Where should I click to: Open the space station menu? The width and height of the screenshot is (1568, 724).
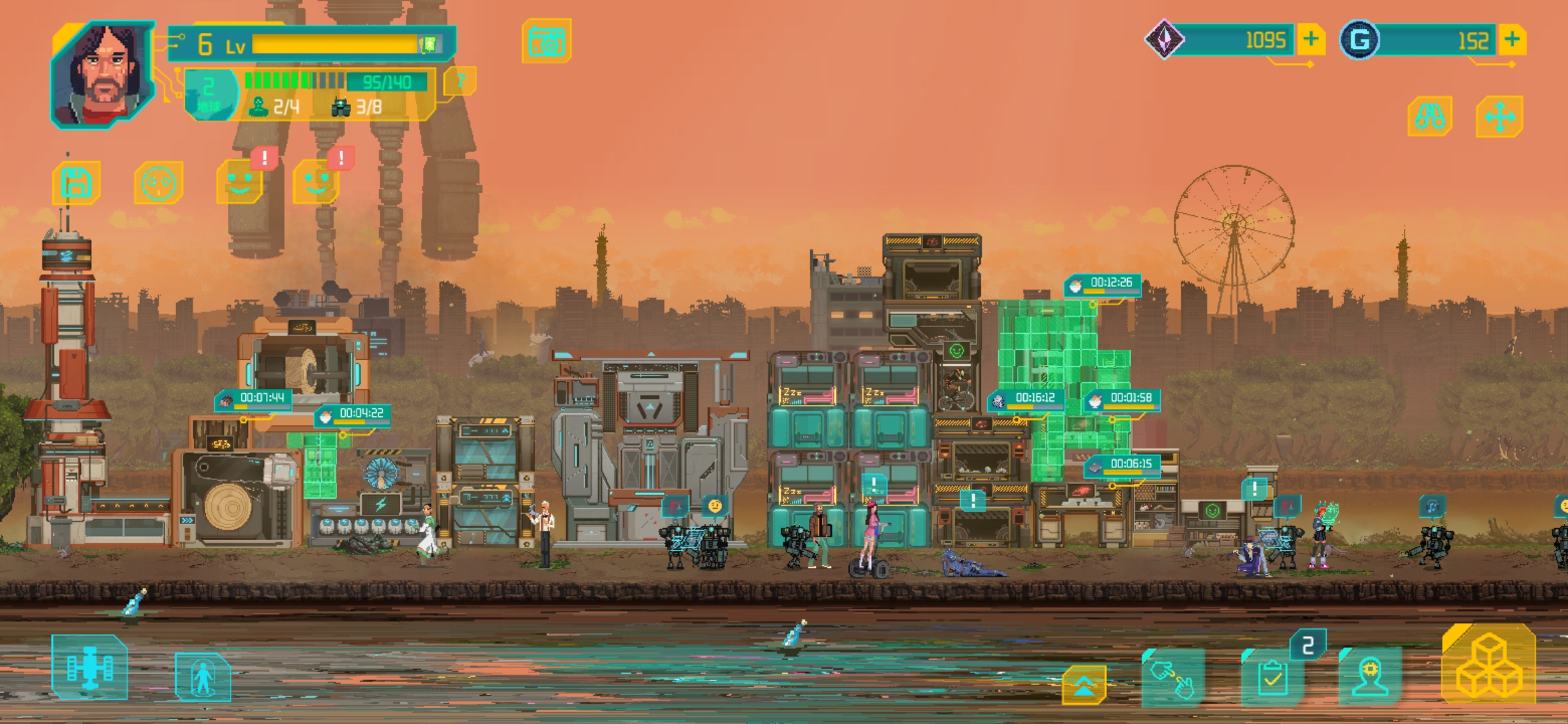tap(89, 668)
